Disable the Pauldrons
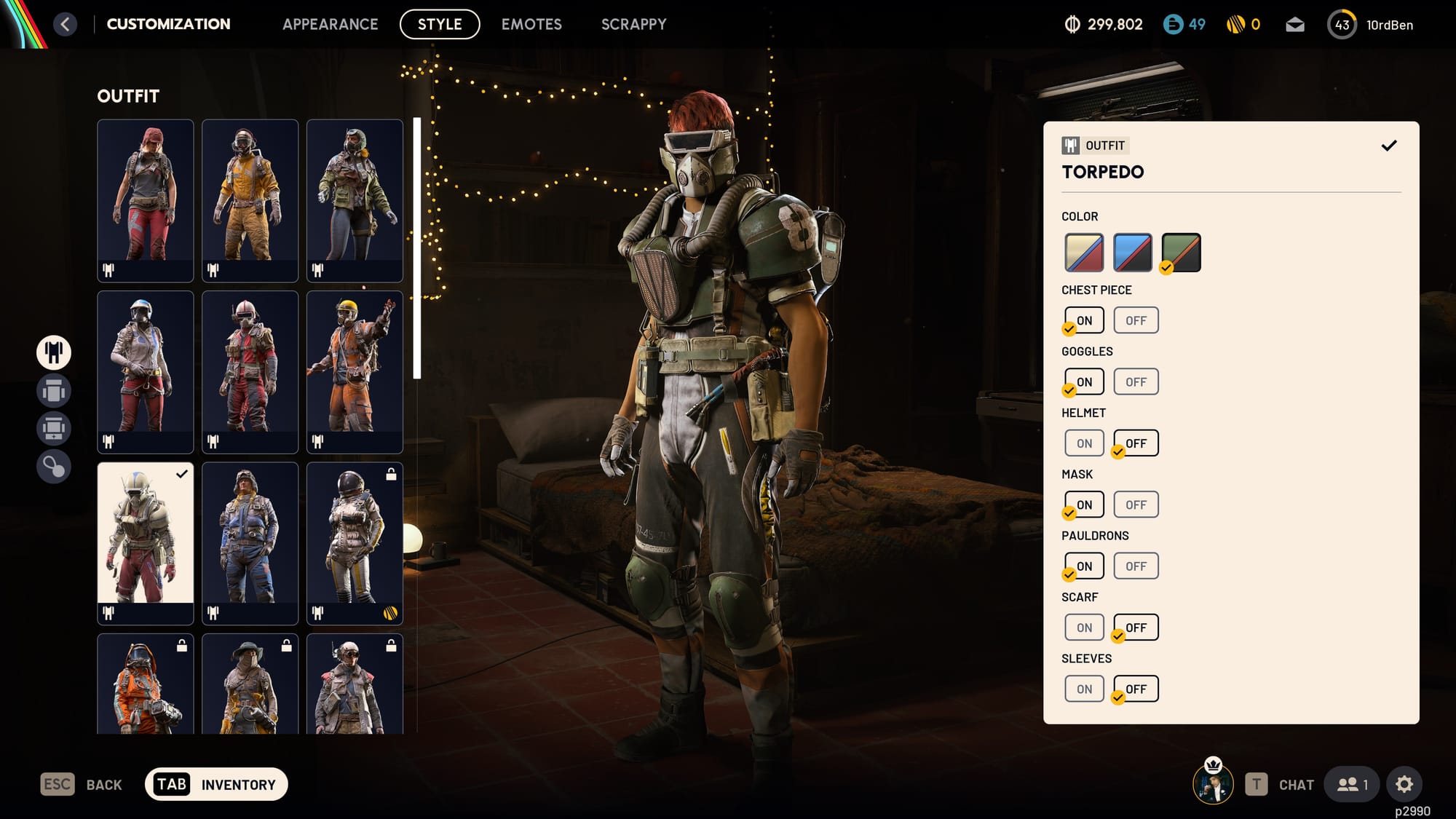The image size is (1456, 819). (1136, 566)
